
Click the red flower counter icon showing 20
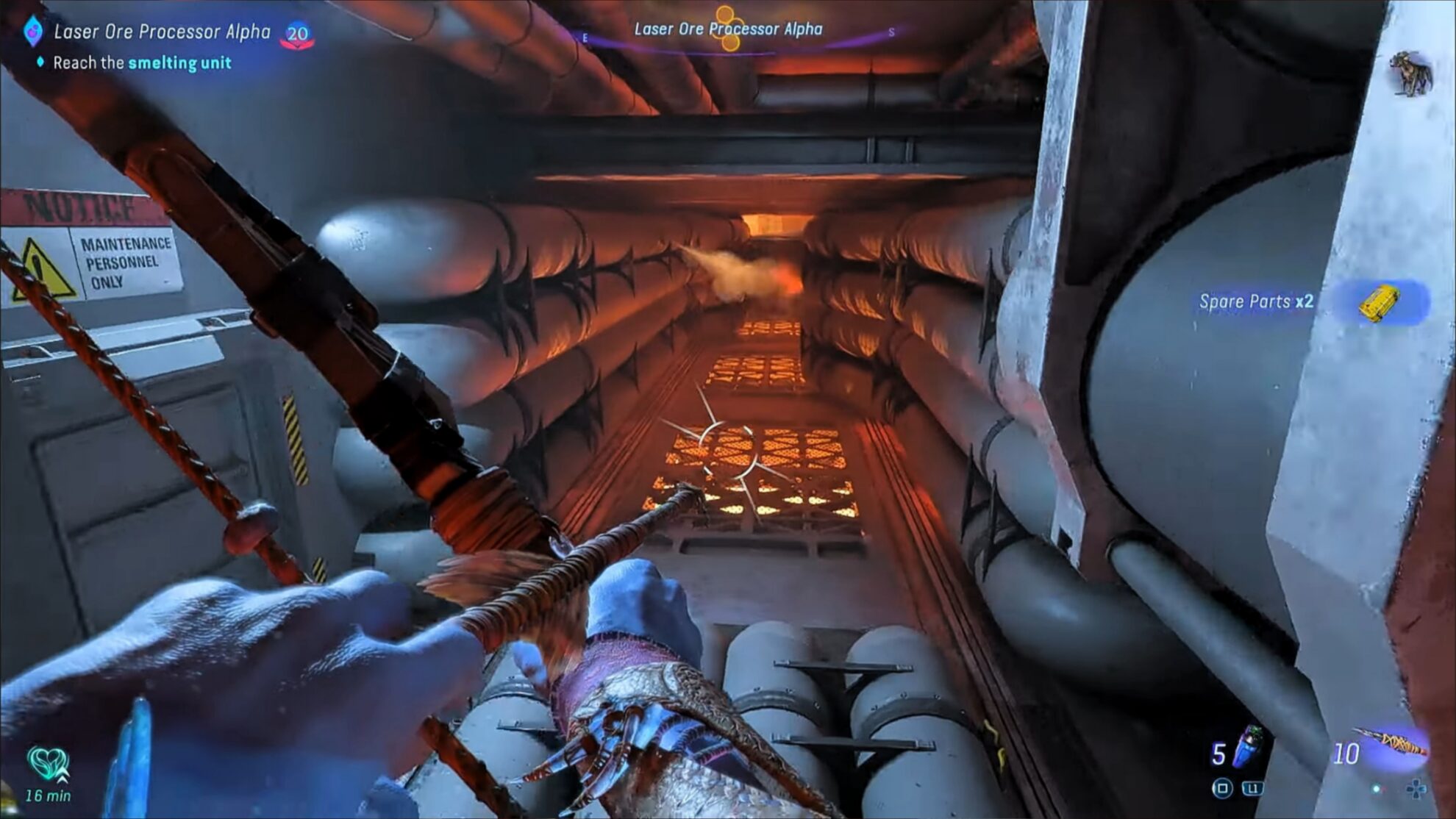tap(297, 32)
